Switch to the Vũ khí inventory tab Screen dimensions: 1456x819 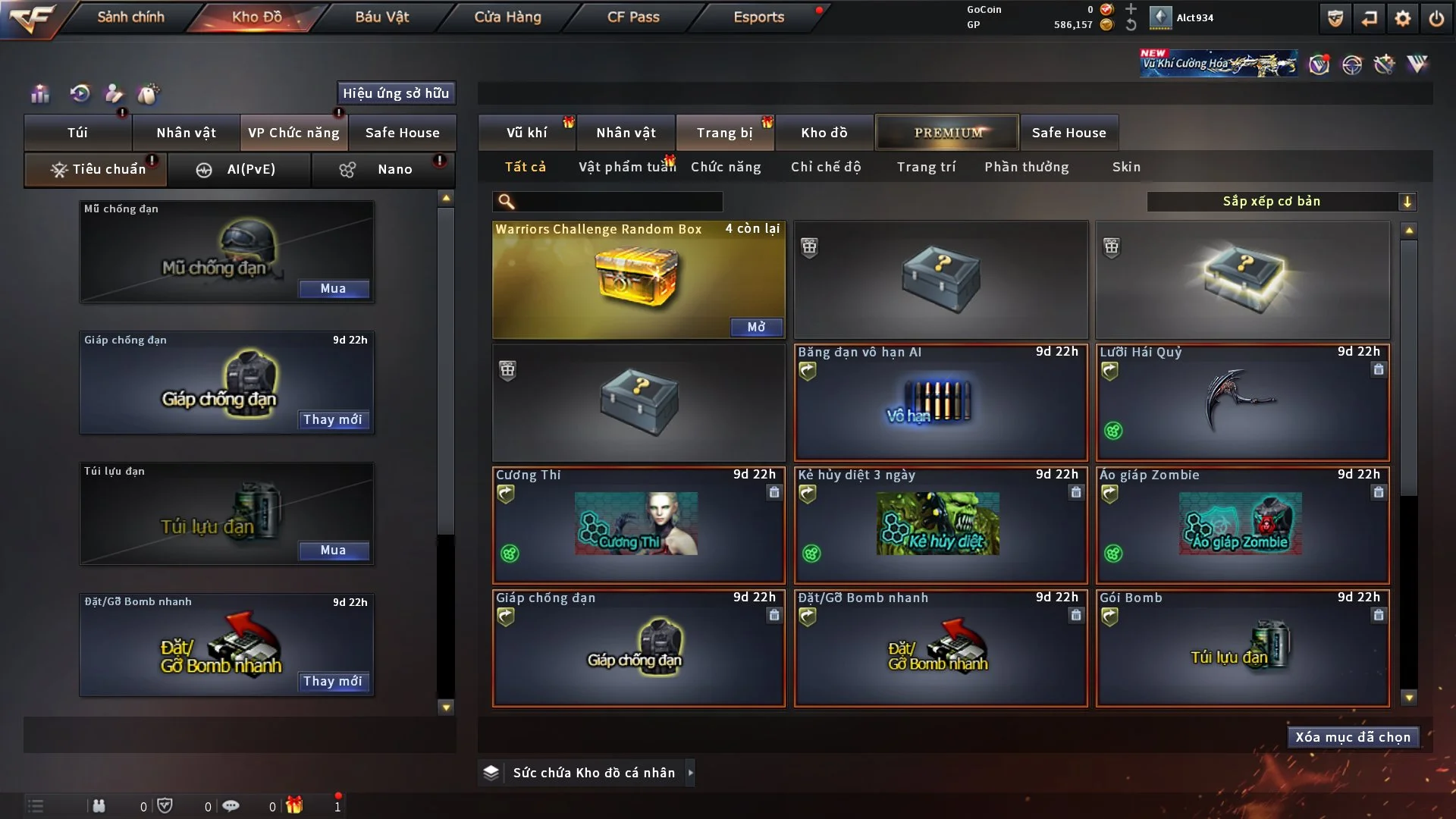pyautogui.click(x=526, y=133)
